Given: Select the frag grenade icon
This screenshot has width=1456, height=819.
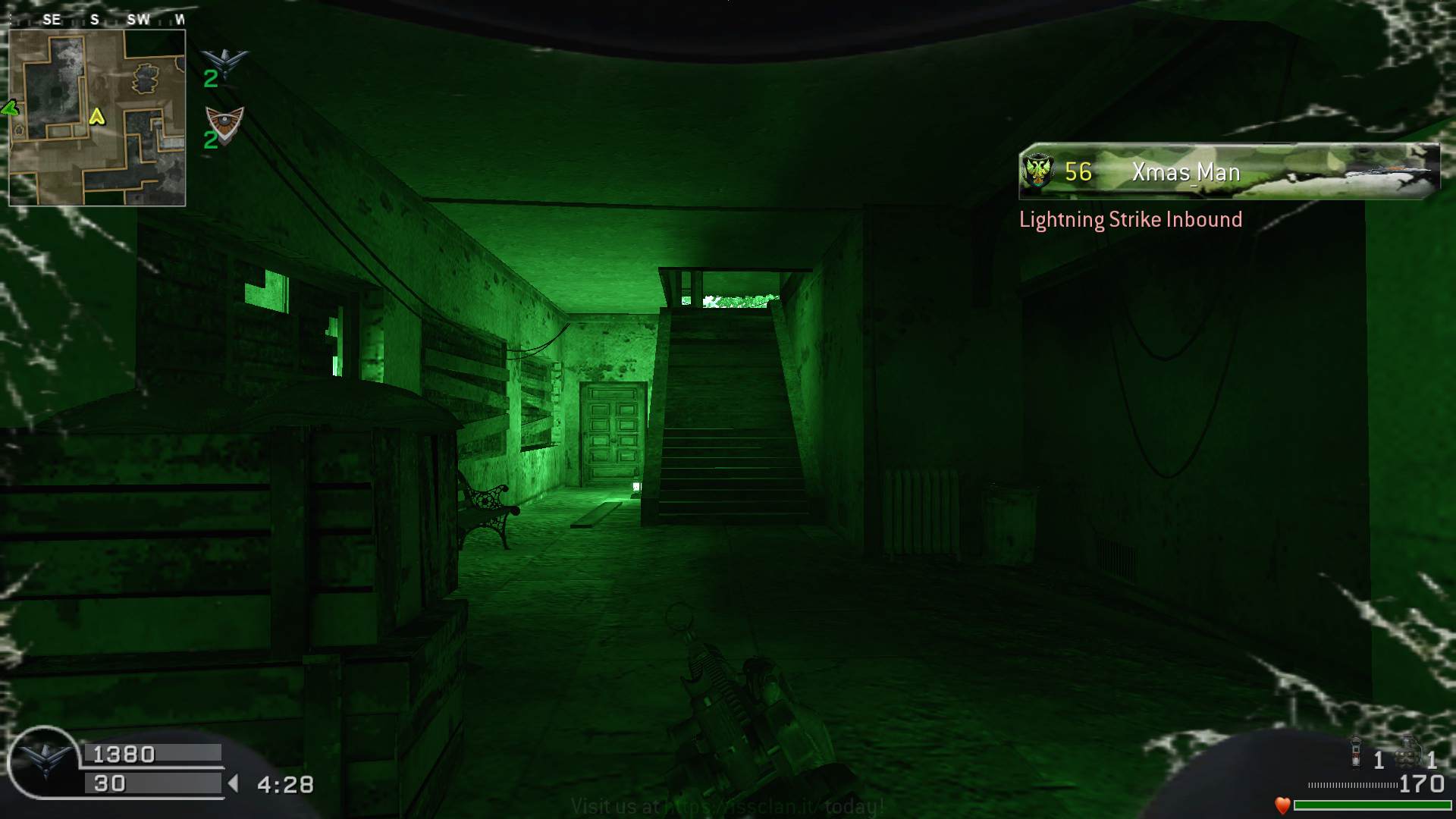Looking at the screenshot, I should click(x=1407, y=752).
